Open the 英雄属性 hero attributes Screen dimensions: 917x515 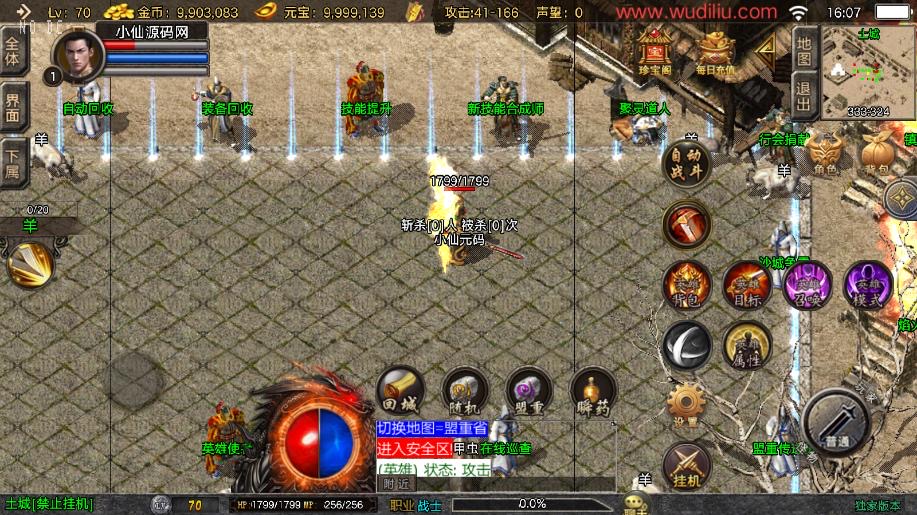click(746, 345)
